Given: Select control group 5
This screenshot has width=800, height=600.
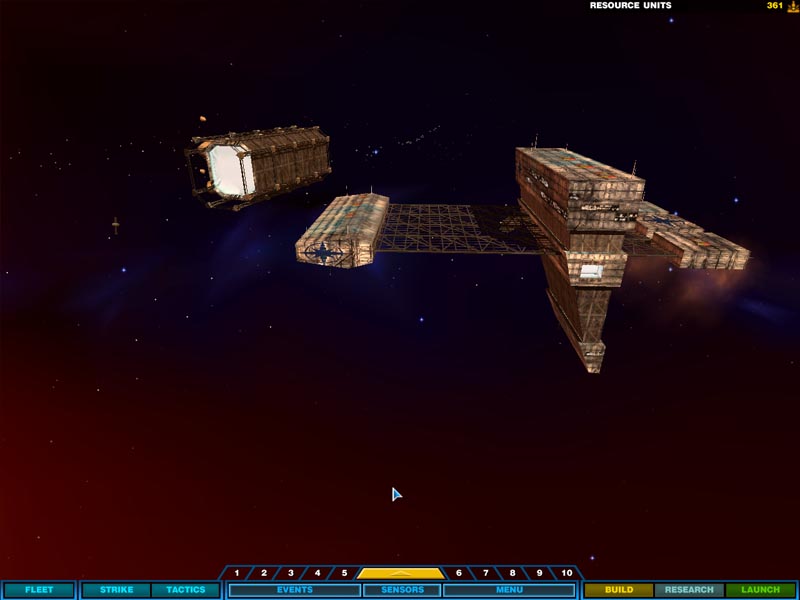Looking at the screenshot, I should click(x=344, y=573).
